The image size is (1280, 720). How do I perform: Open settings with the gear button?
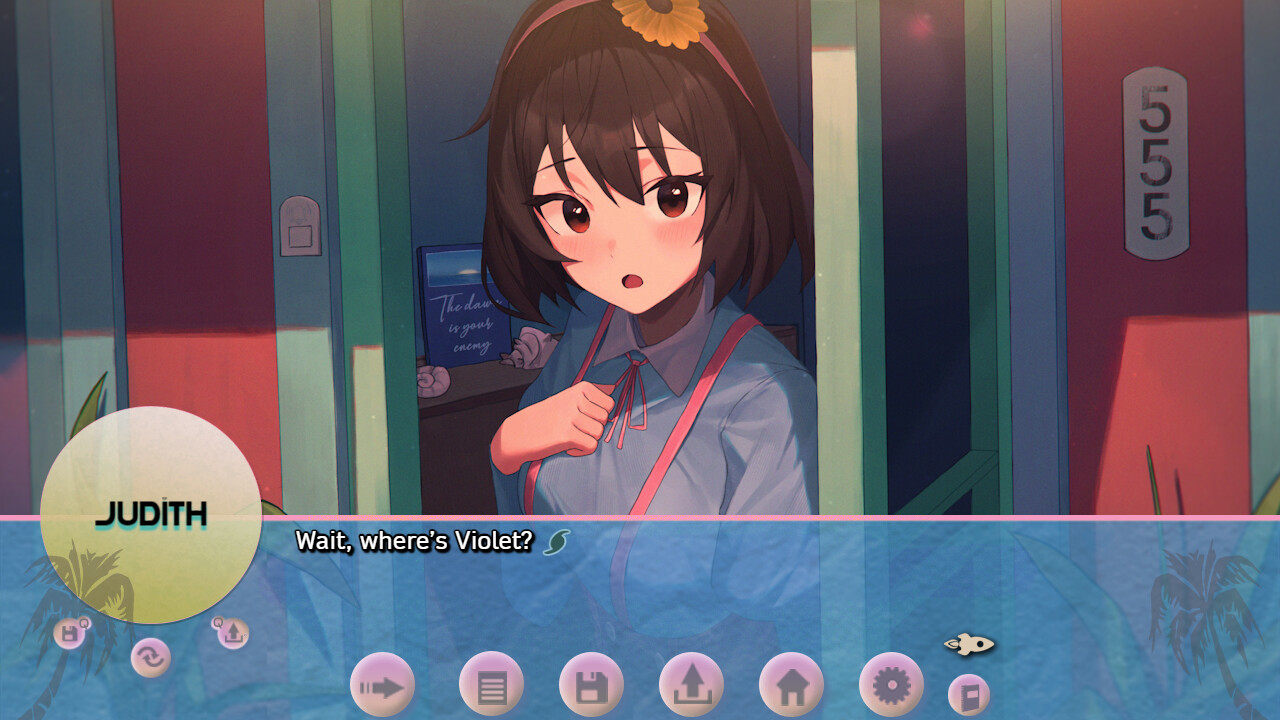[891, 685]
